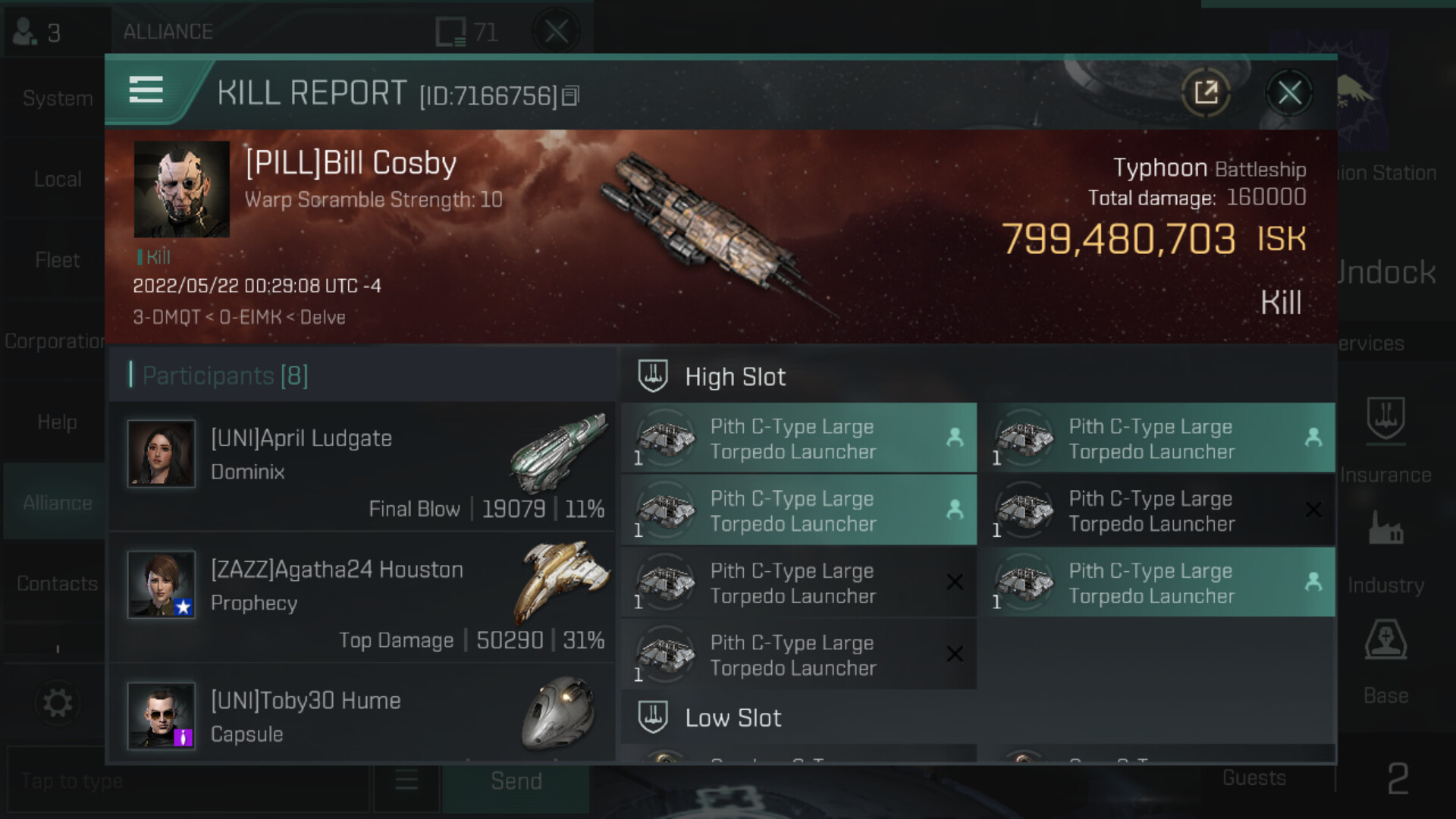Close the Kill Report window
The height and width of the screenshot is (819, 1456).
point(1289,94)
